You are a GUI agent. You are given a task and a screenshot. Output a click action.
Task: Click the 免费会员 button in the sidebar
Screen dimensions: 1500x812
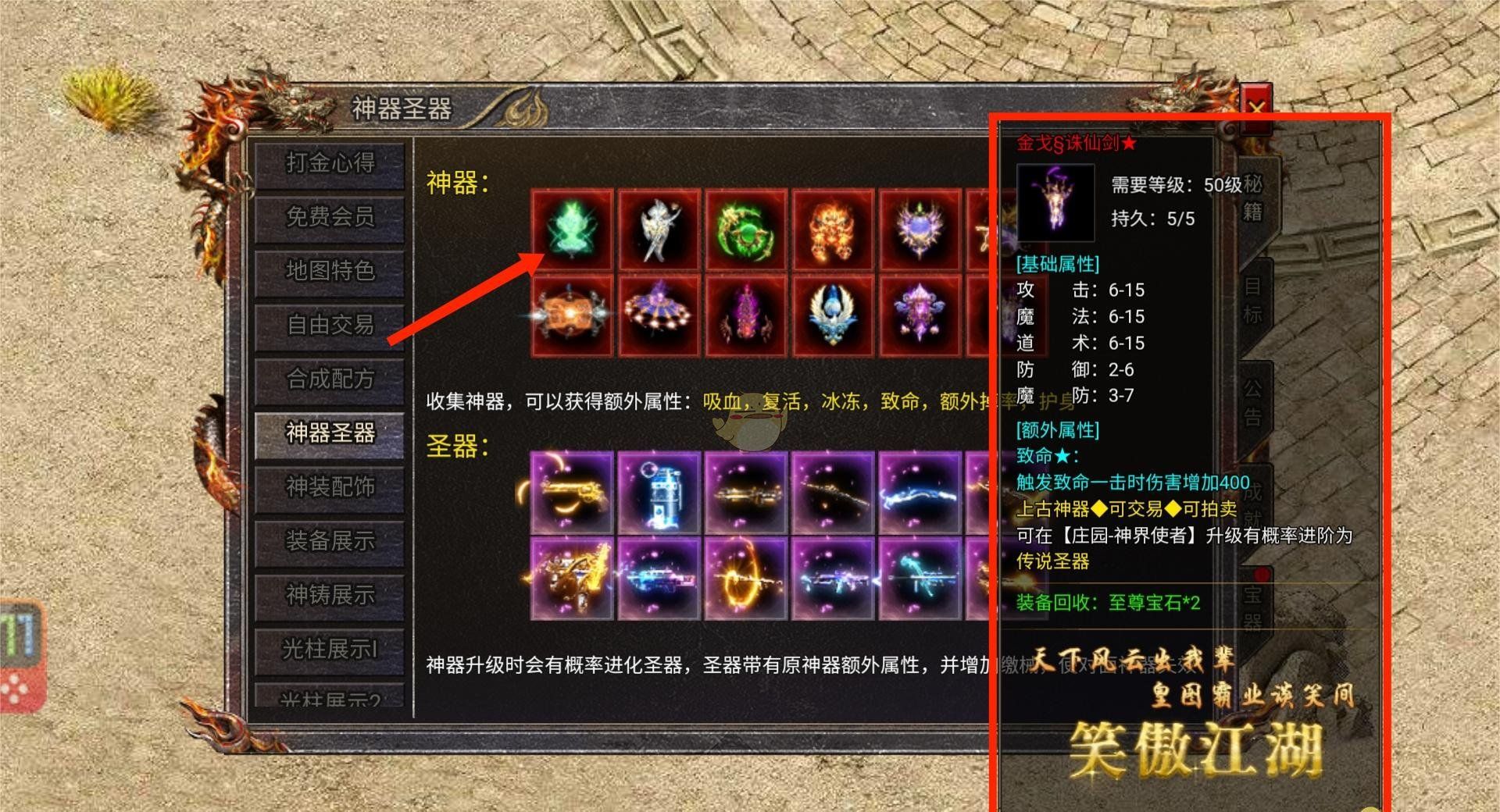coord(328,219)
